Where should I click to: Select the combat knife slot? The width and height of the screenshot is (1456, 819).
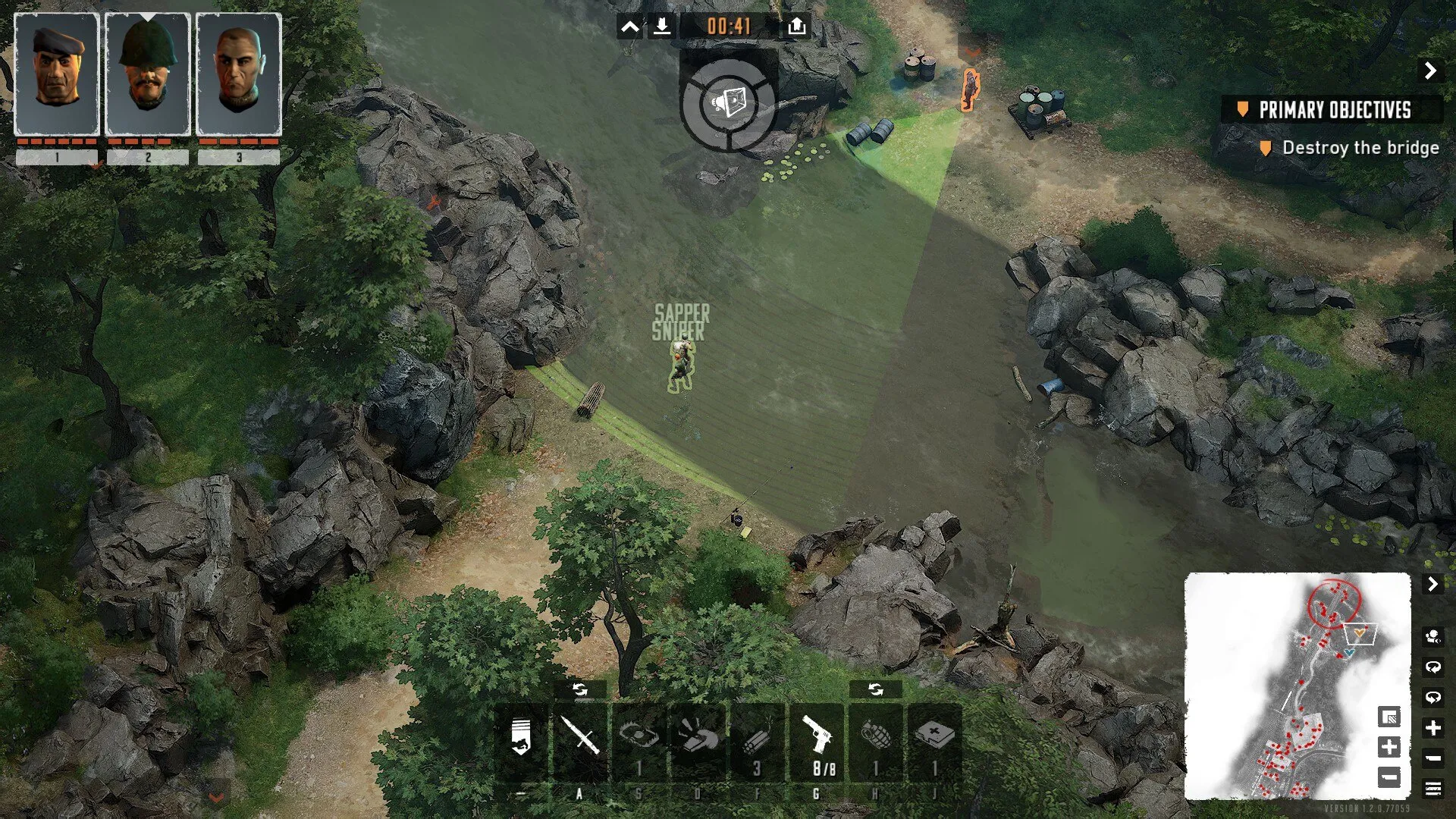[x=580, y=737]
